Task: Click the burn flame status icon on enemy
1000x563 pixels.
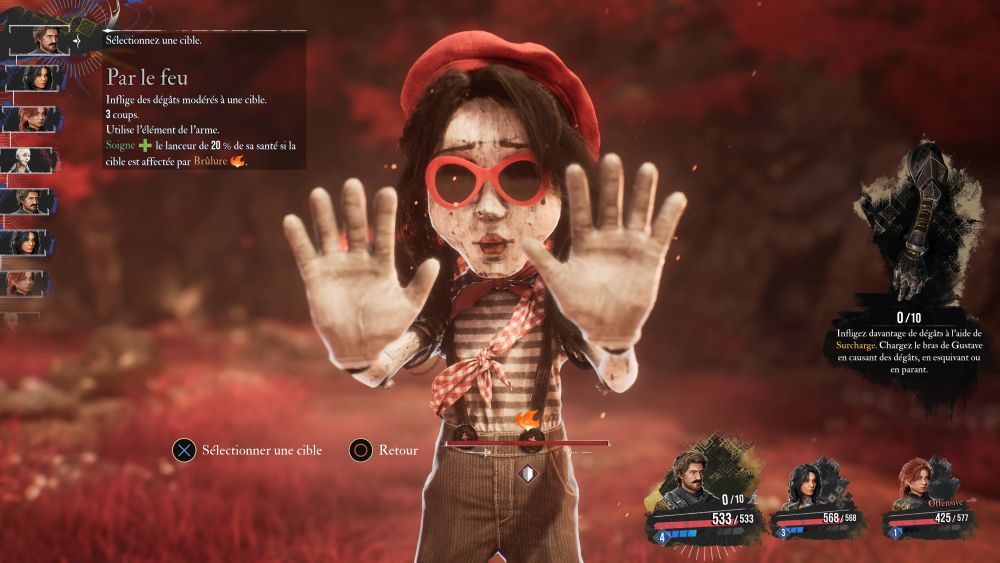Action: (x=527, y=419)
